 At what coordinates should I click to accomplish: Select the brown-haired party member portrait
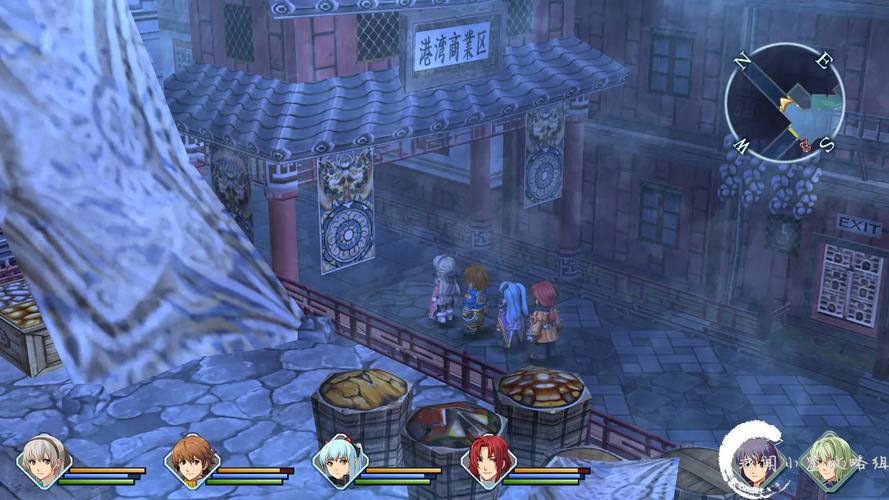[x=192, y=461]
